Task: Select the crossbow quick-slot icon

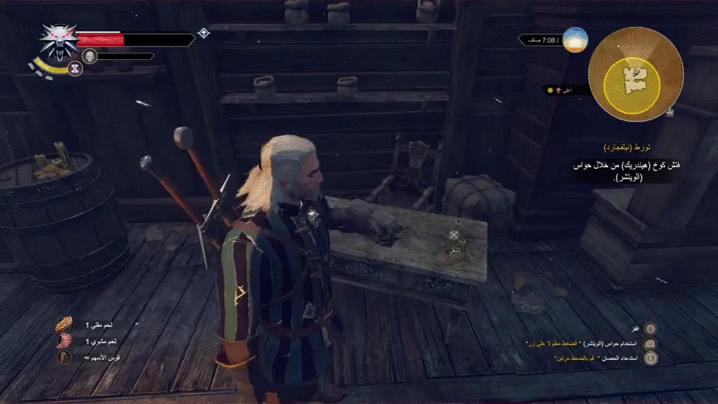Action: [66, 357]
